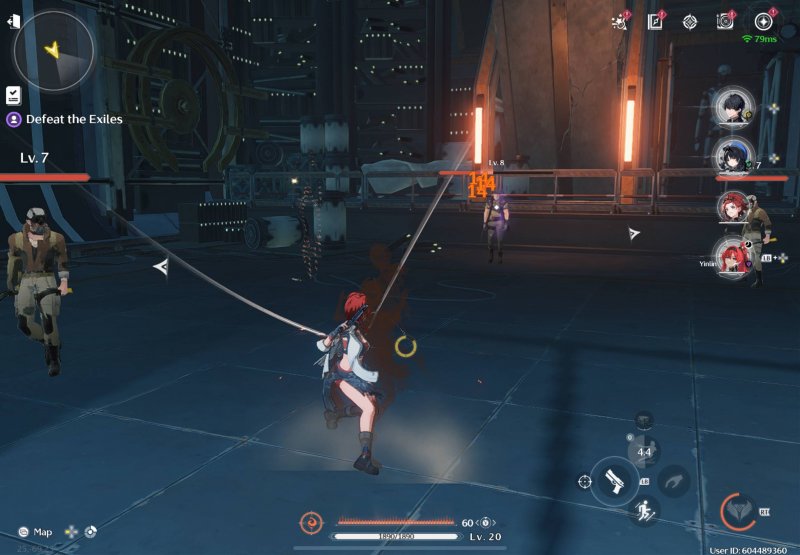Screen dimensions: 800x555
Task: Fire the pistol basic attack button
Action: tap(614, 481)
